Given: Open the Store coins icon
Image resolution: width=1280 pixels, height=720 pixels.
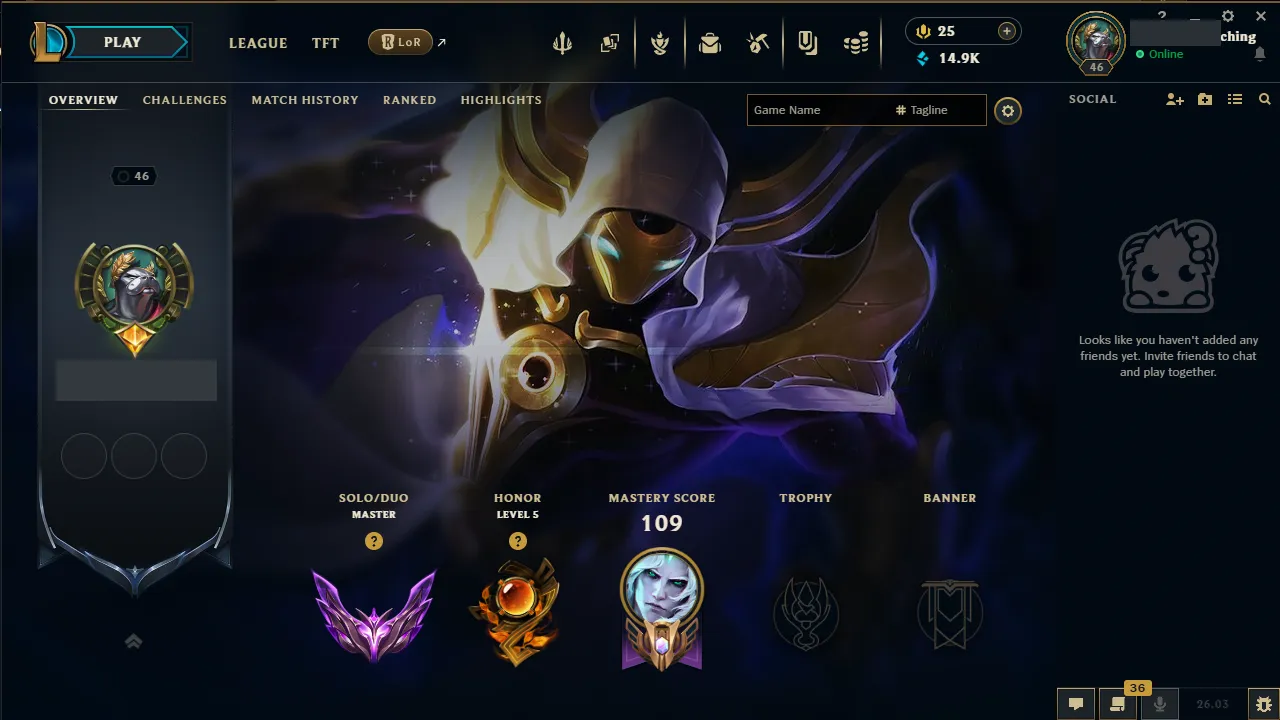Looking at the screenshot, I should pos(855,42).
